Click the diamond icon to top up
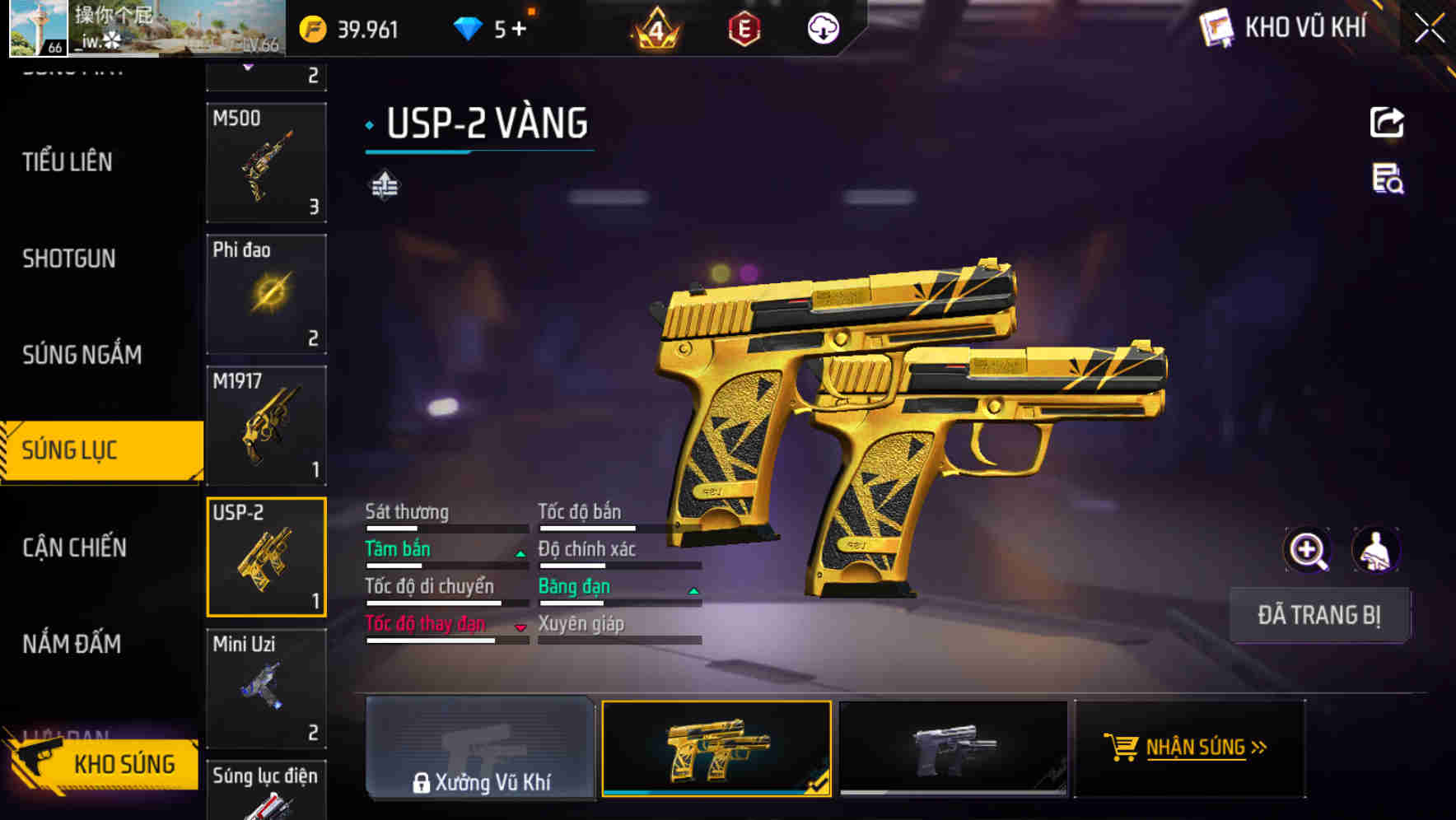Viewport: 1456px width, 820px height. pos(469,27)
